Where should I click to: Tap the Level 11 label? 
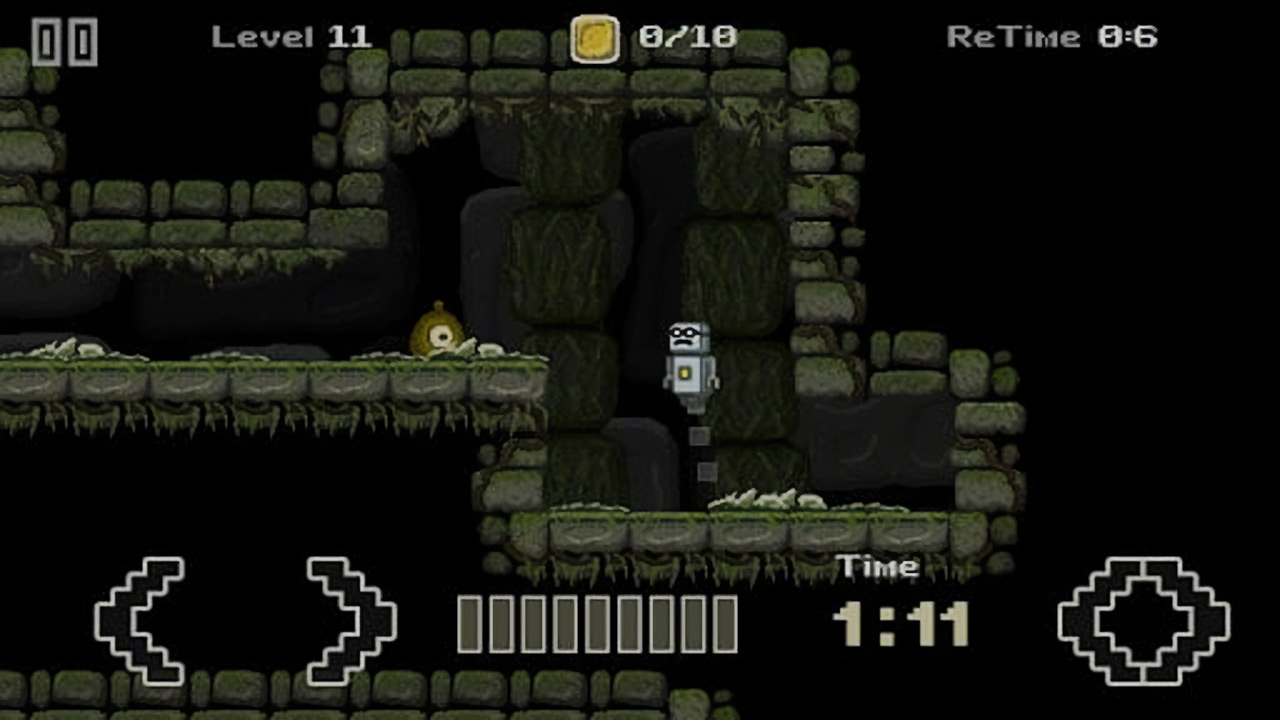293,37
